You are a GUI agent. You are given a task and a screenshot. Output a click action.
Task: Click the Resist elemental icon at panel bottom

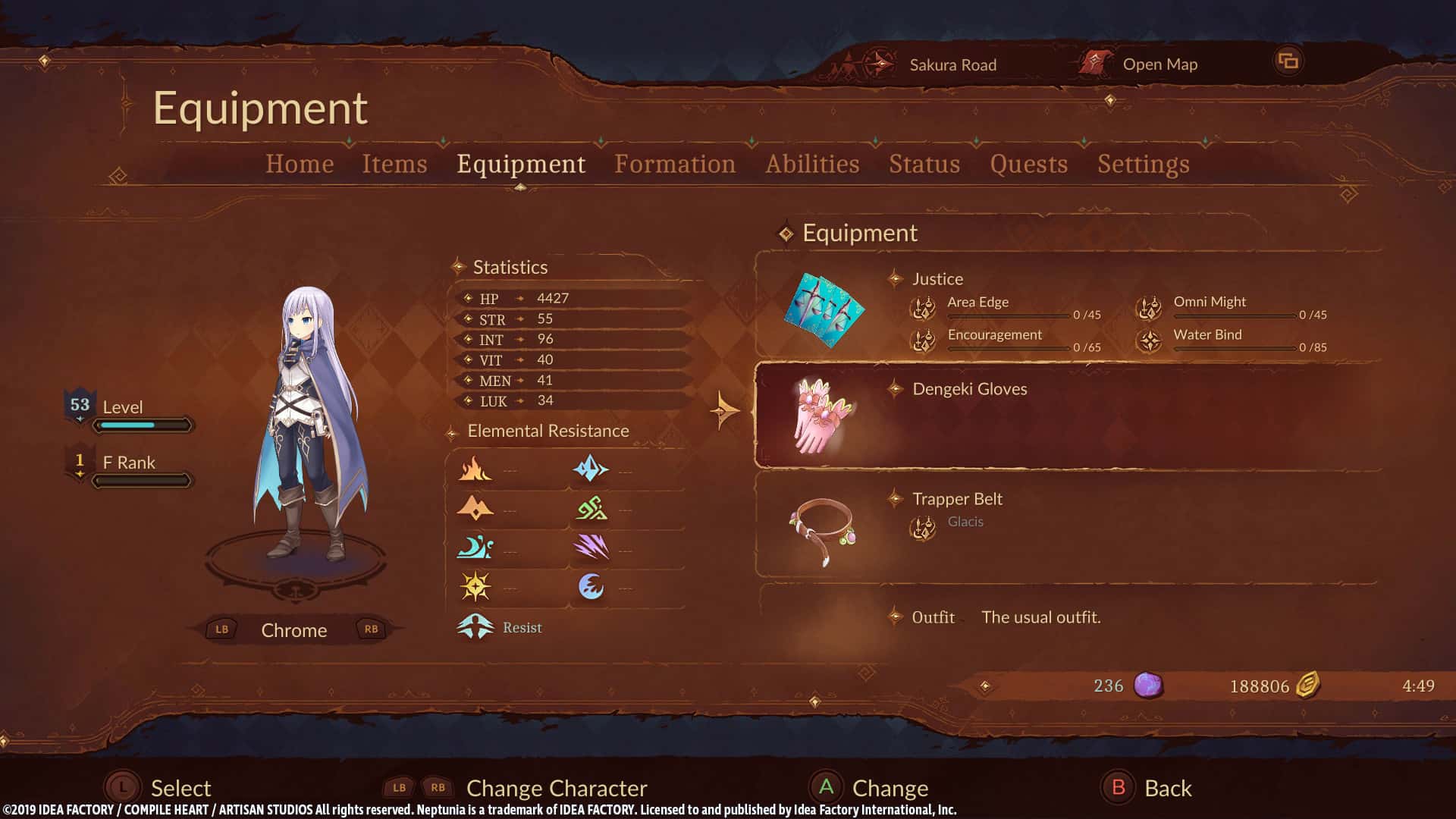click(x=476, y=625)
